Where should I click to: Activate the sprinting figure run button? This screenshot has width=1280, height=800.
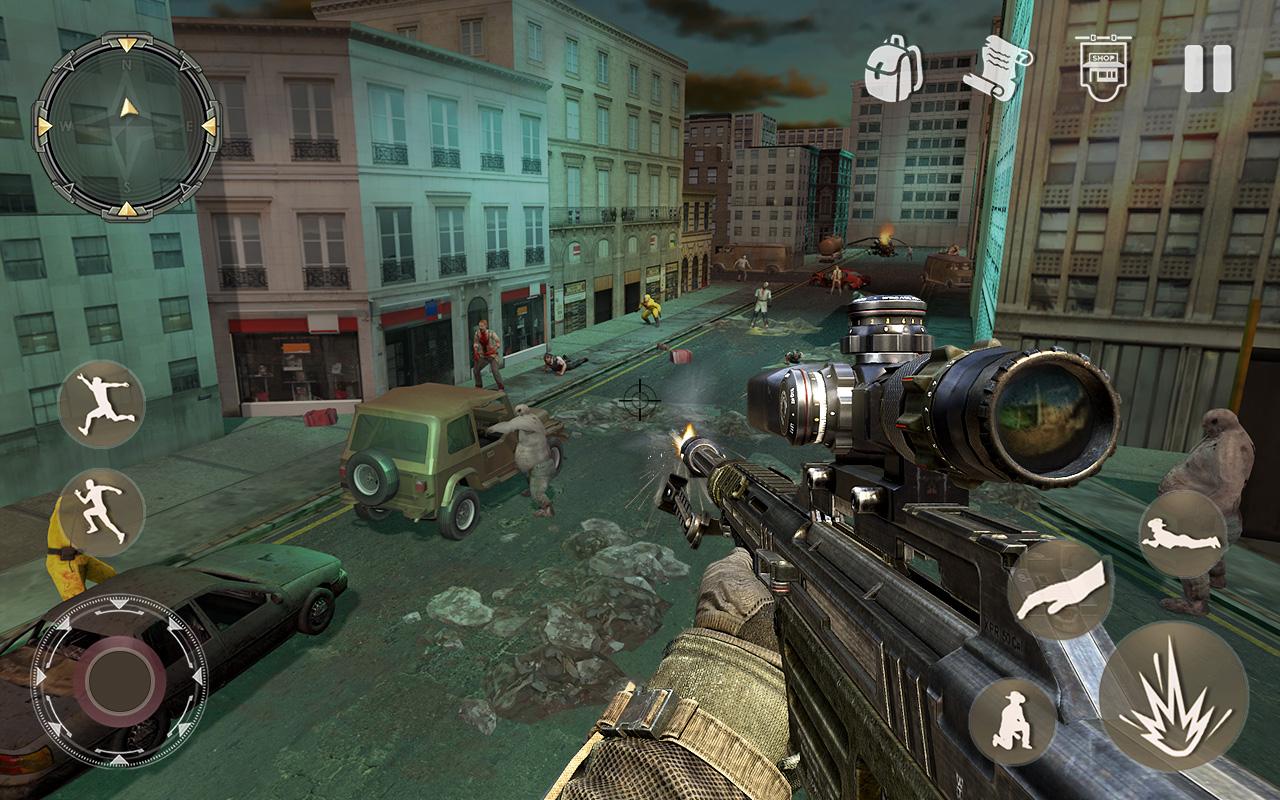tap(102, 511)
